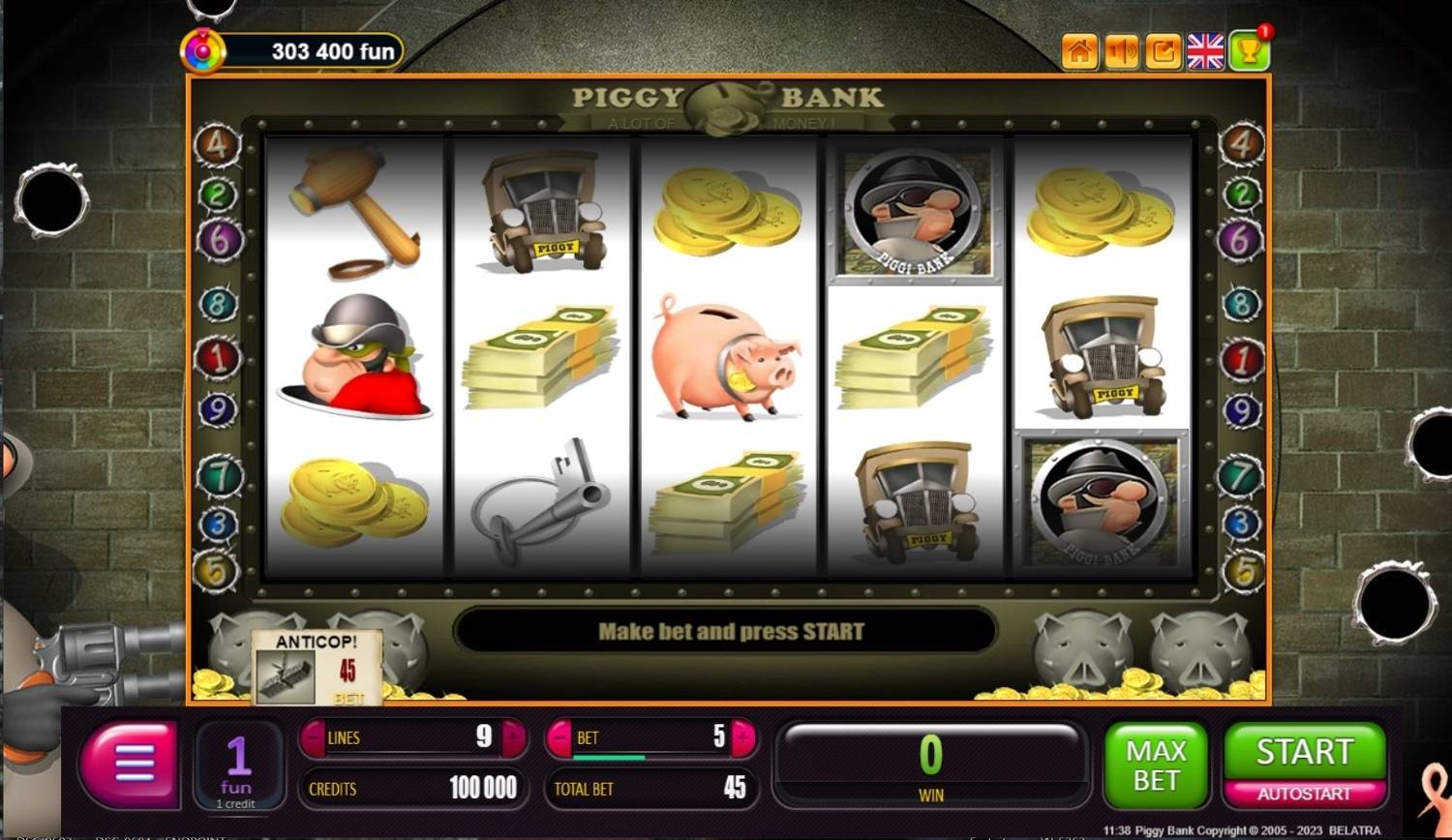Image resolution: width=1452 pixels, height=840 pixels.
Task: Decrease BET with the minus control
Action: pyautogui.click(x=560, y=737)
